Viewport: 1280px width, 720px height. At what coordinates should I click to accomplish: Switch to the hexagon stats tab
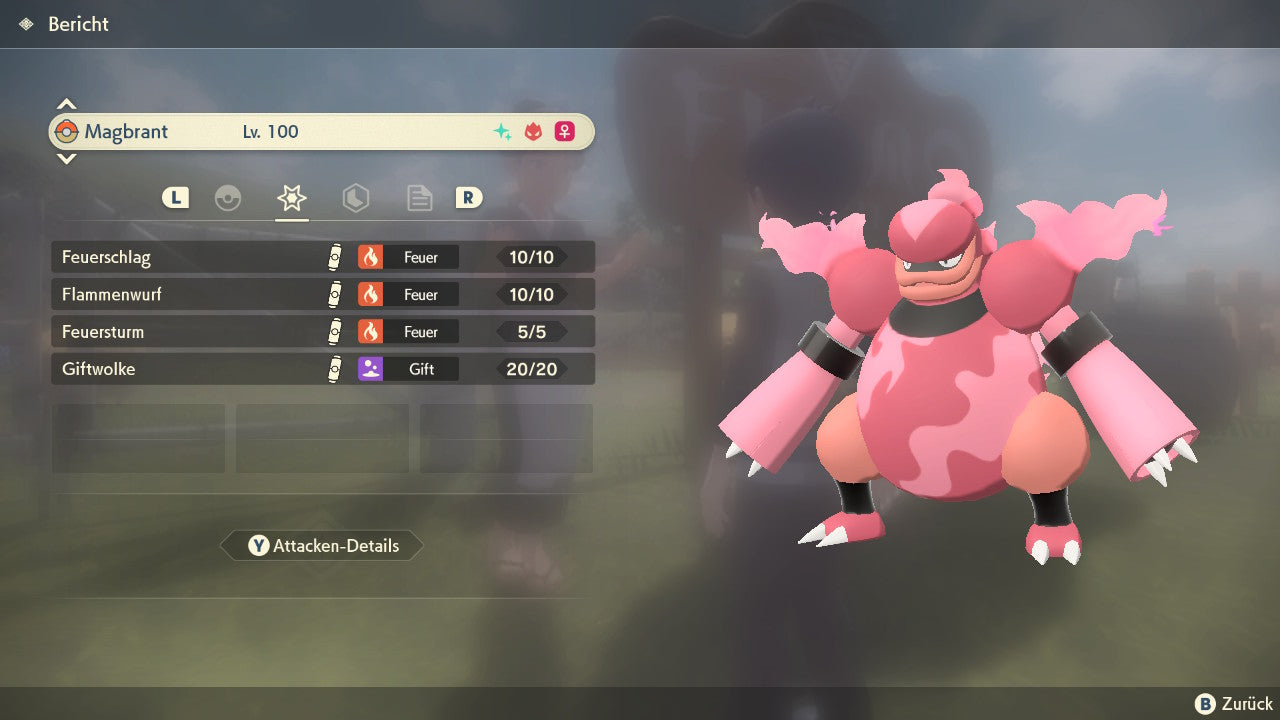coord(356,198)
